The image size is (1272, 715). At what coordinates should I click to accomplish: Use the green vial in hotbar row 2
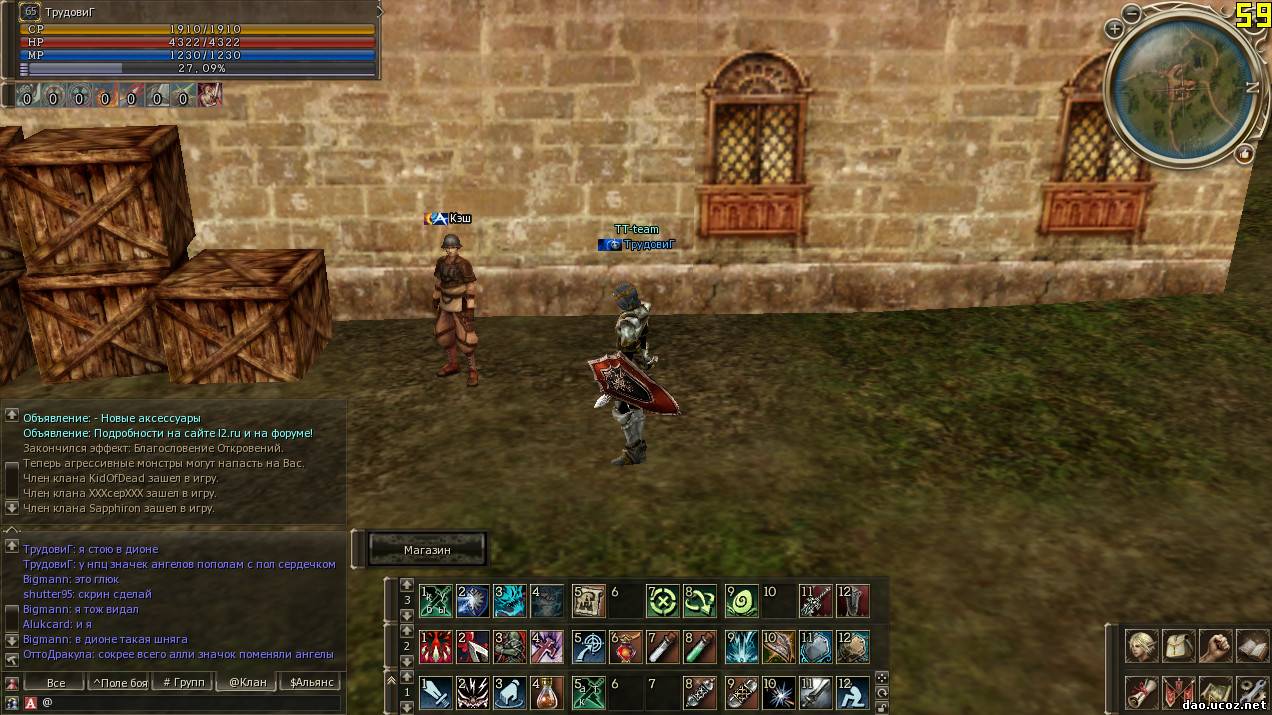[700, 646]
